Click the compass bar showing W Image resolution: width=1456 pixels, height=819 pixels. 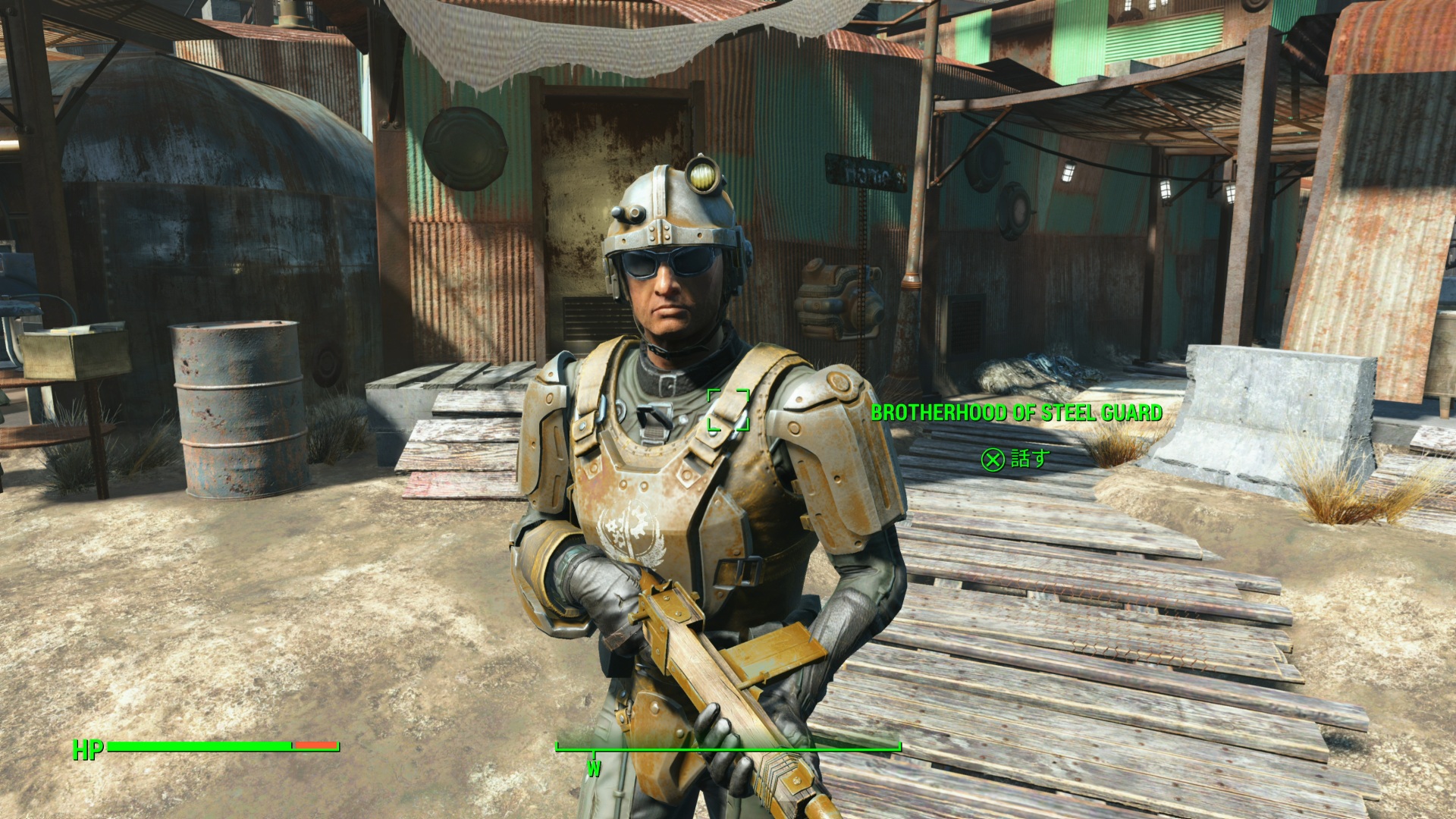[728, 749]
